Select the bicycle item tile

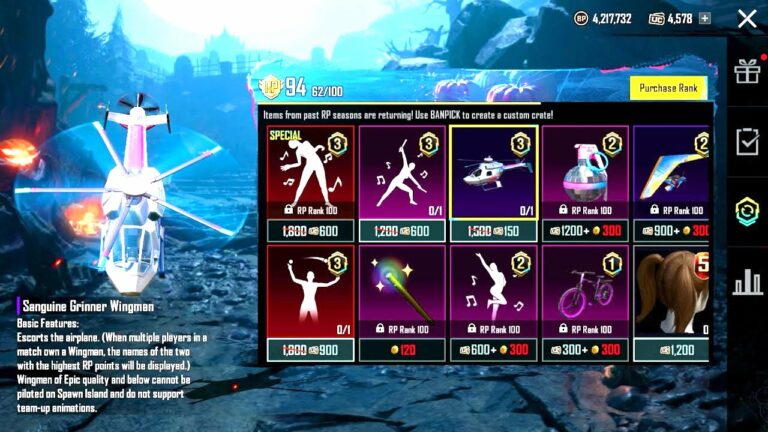tap(585, 294)
